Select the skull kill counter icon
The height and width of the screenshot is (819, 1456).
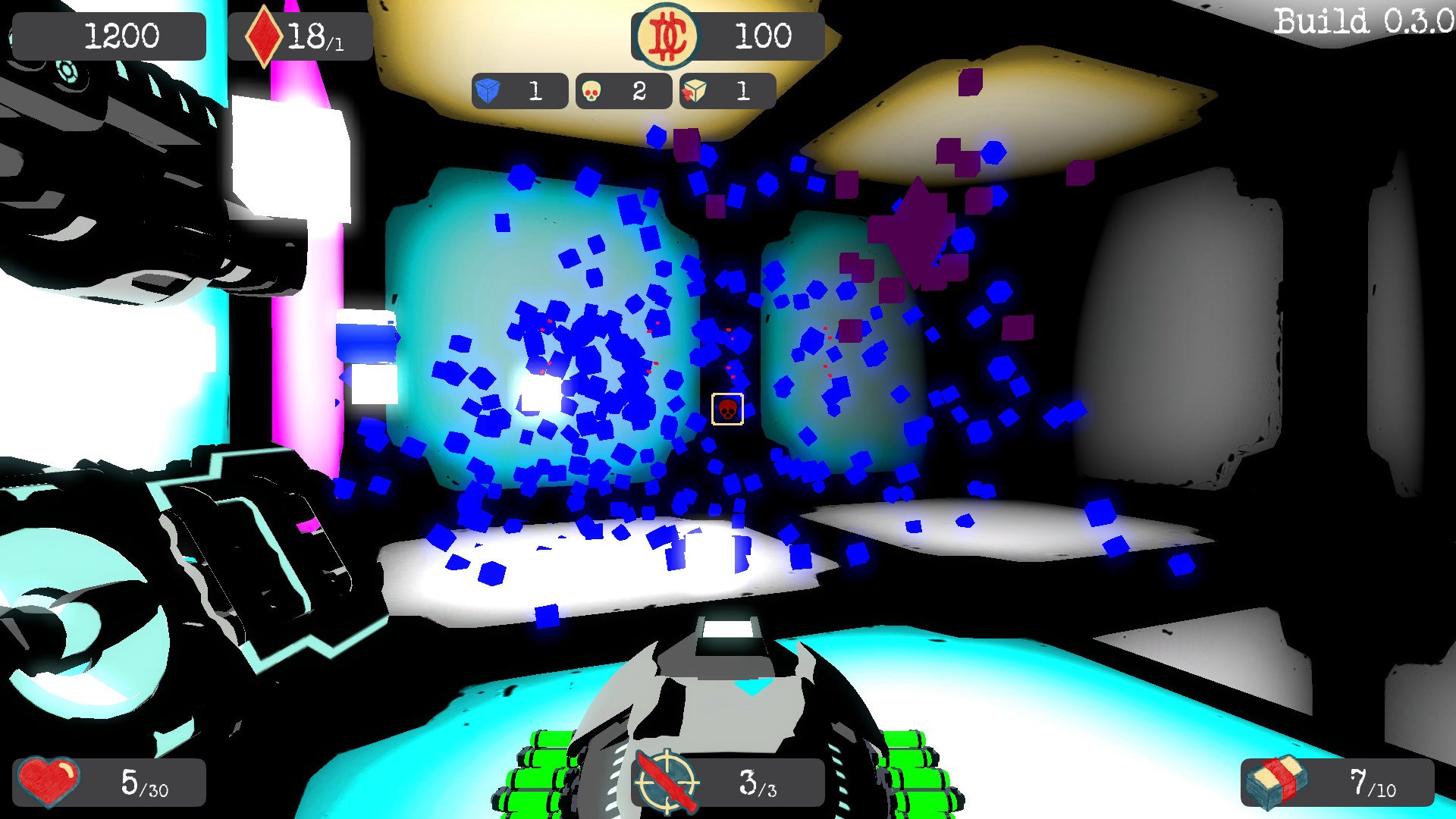pyautogui.click(x=591, y=92)
